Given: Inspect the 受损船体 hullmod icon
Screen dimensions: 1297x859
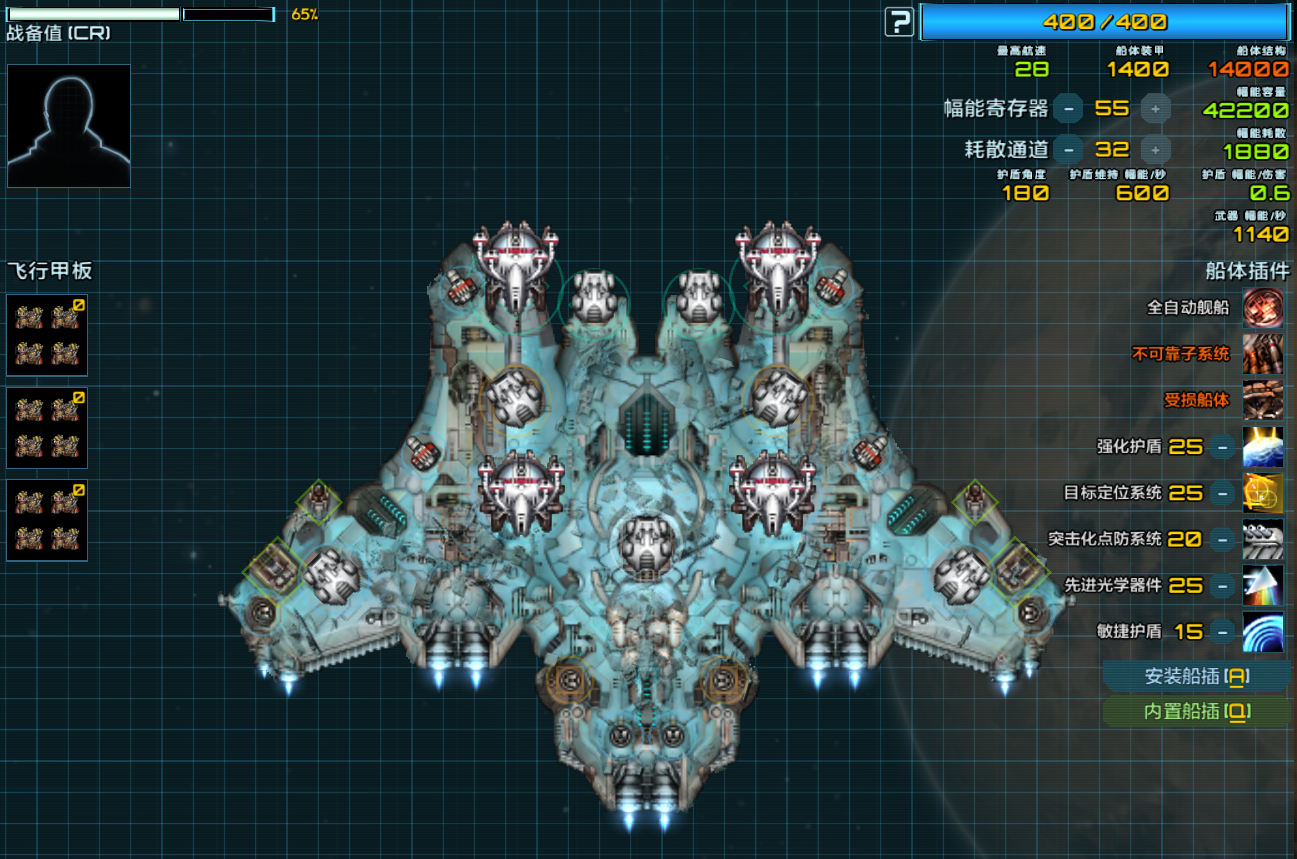Looking at the screenshot, I should [1263, 400].
